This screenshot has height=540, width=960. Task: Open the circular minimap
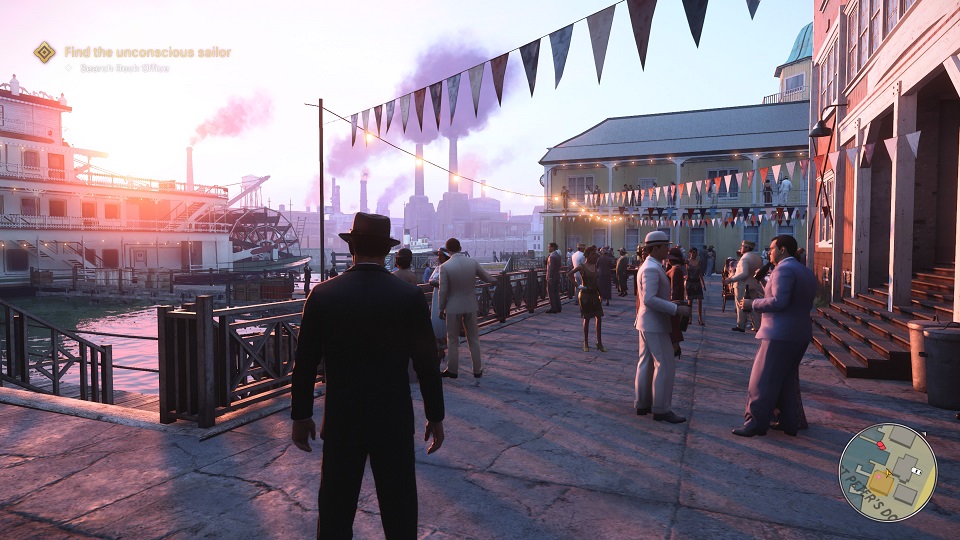[887, 472]
